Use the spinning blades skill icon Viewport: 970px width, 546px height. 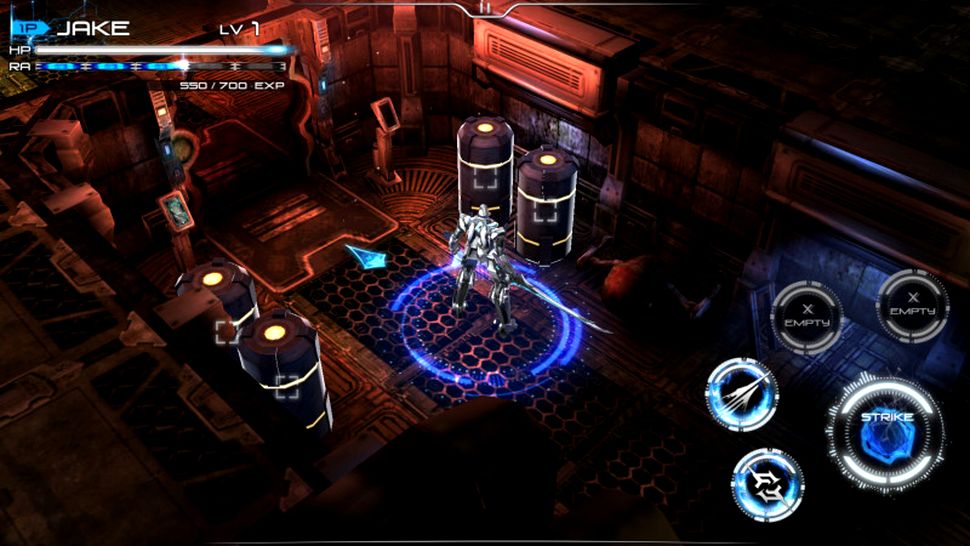(767, 485)
